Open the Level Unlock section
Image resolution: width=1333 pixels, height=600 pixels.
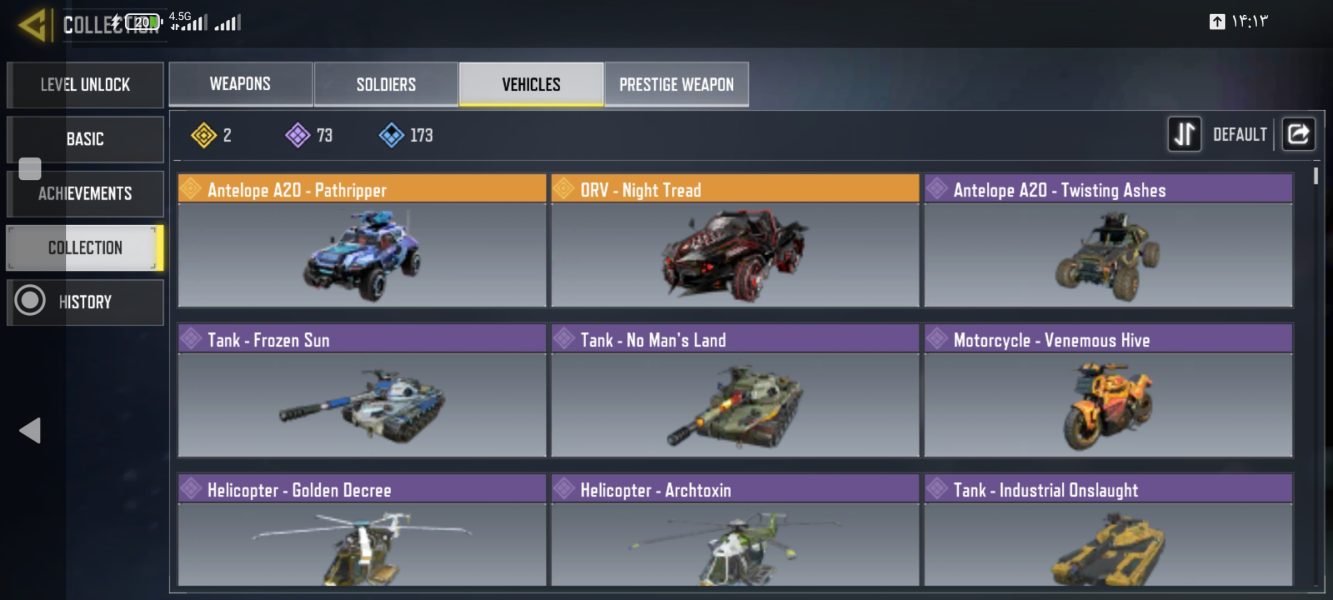pyautogui.click(x=85, y=85)
